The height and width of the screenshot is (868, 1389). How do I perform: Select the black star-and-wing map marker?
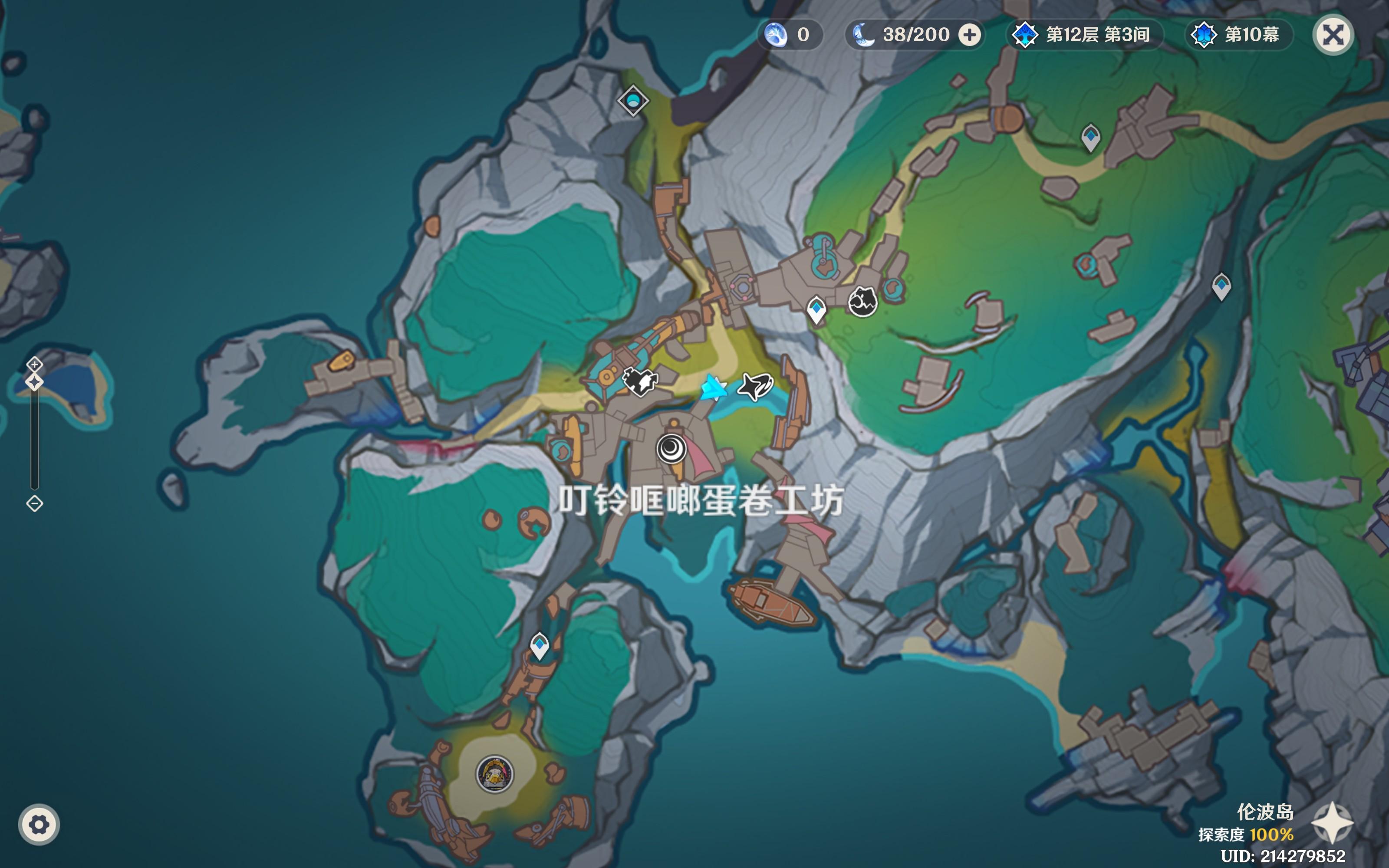[755, 386]
